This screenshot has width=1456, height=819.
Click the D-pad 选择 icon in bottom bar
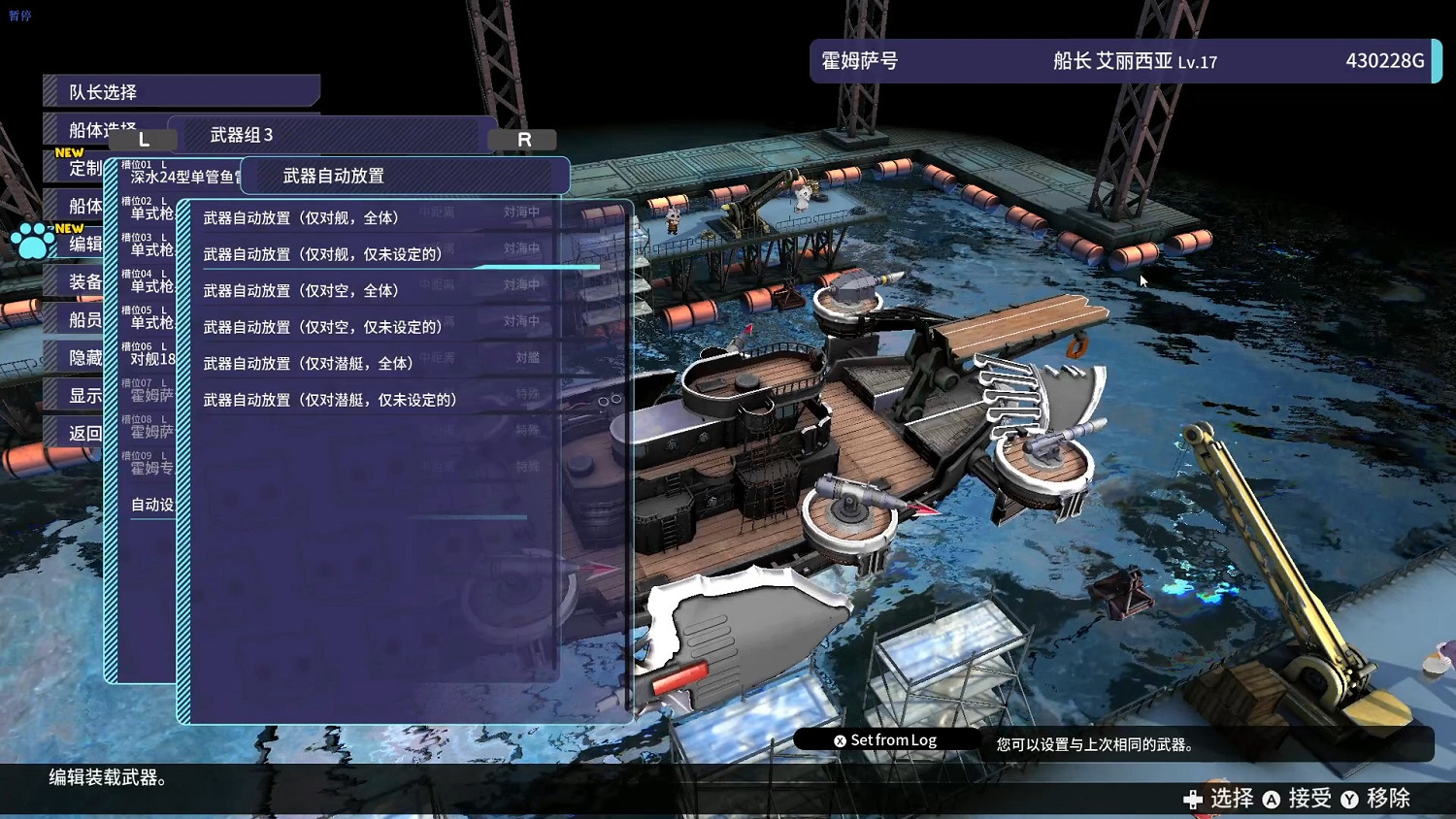coord(1192,800)
